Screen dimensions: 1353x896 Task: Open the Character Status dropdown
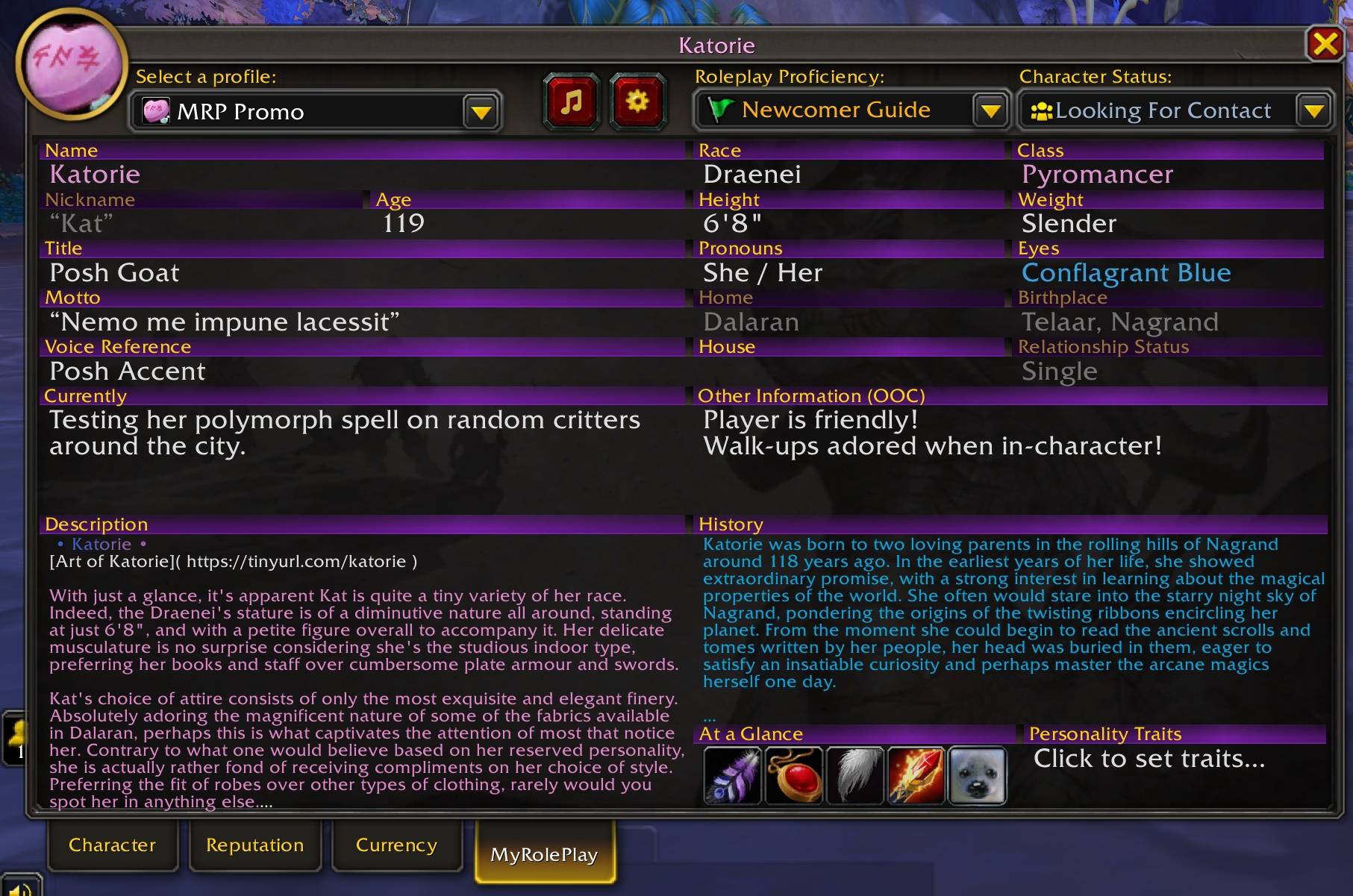pyautogui.click(x=1316, y=110)
